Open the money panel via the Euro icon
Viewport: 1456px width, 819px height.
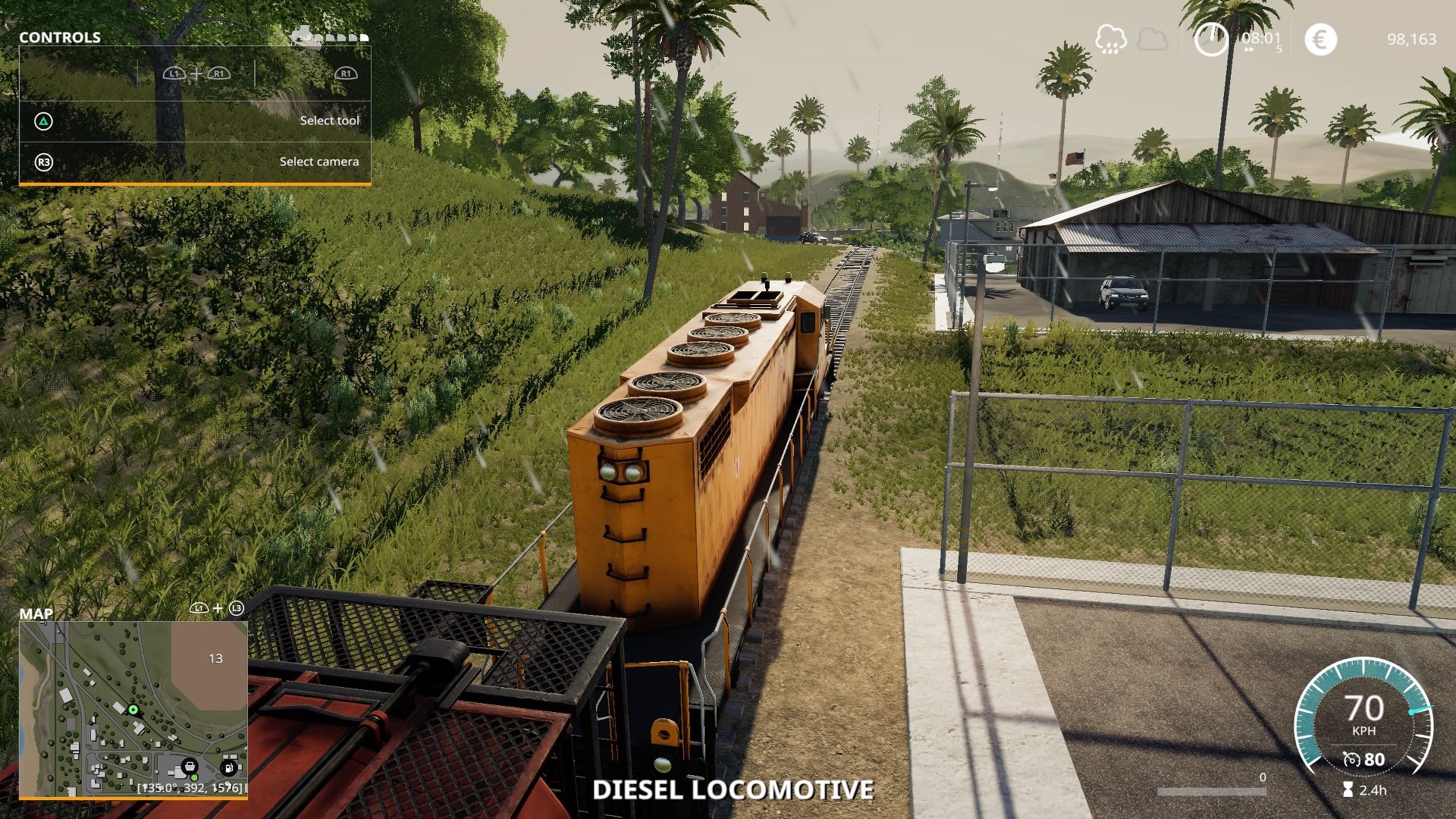[x=1320, y=39]
